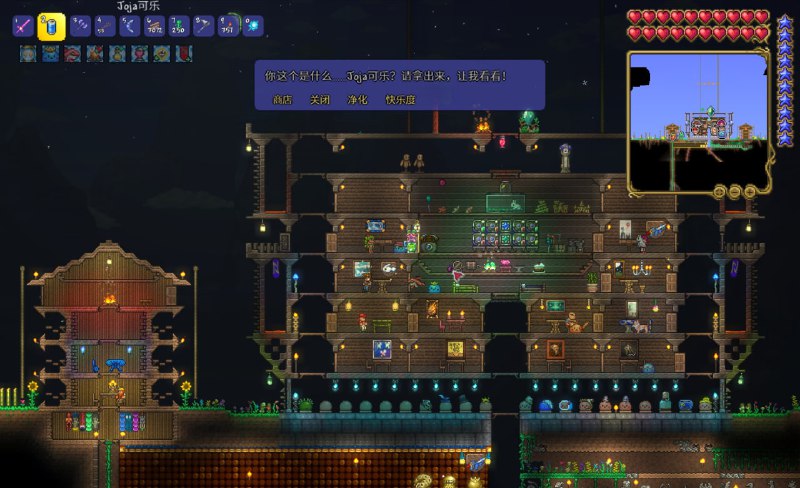This screenshot has width=800, height=488.
Task: Zoom in the minimap with the plus button
Action: point(751,191)
